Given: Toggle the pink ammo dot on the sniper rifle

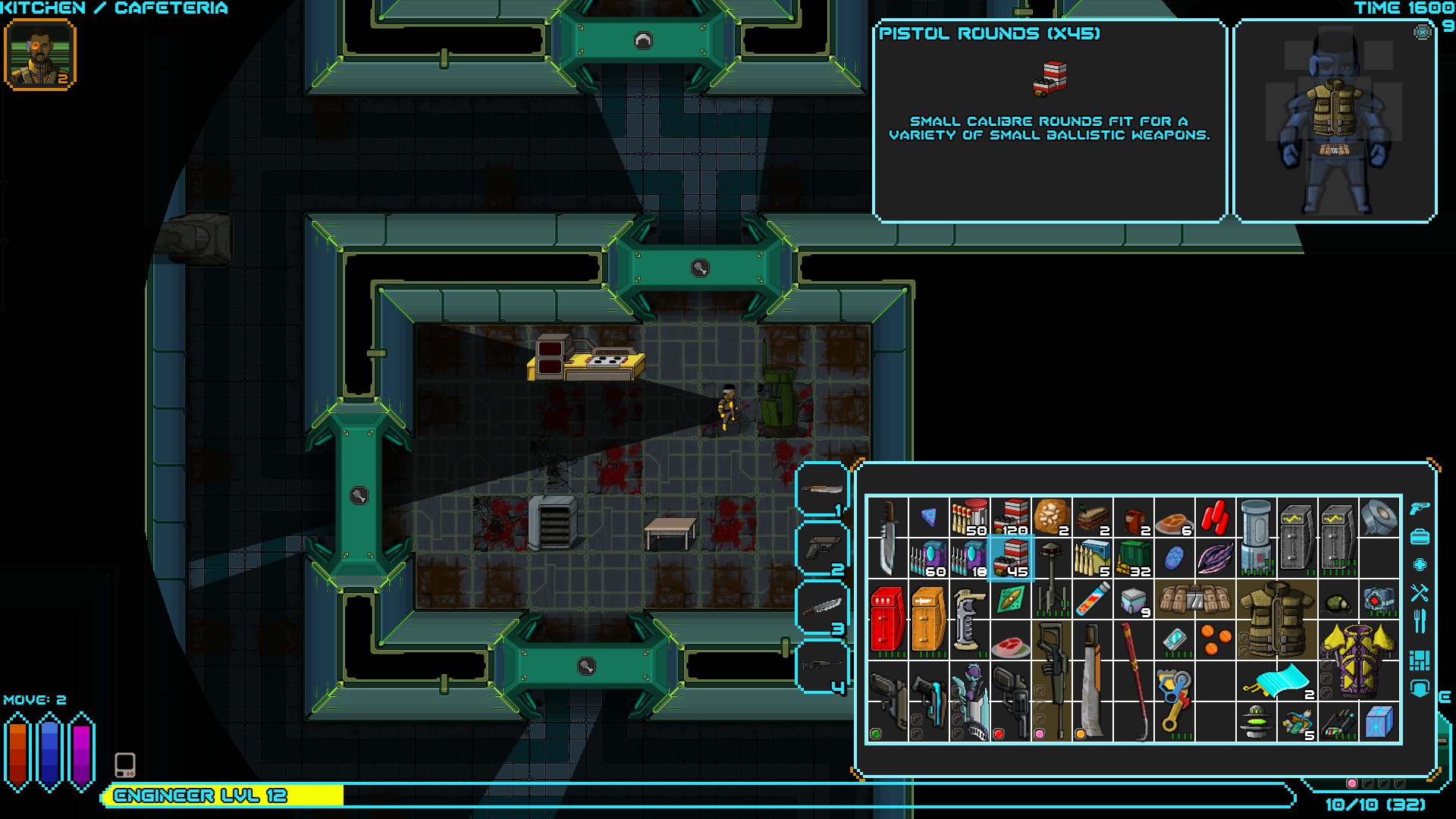Looking at the screenshot, I should pyautogui.click(x=1040, y=734).
